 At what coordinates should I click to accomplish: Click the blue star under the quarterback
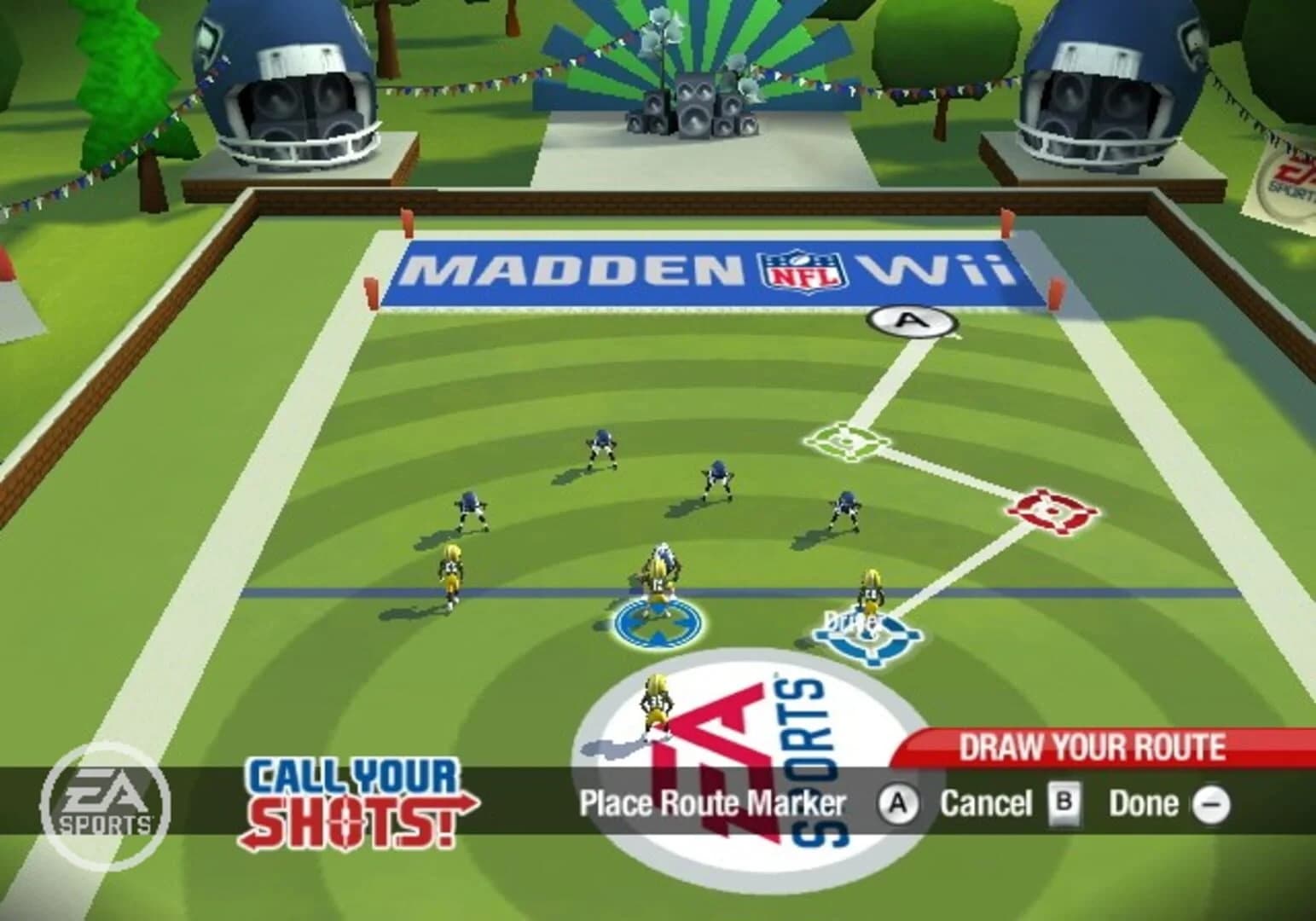coord(655,623)
